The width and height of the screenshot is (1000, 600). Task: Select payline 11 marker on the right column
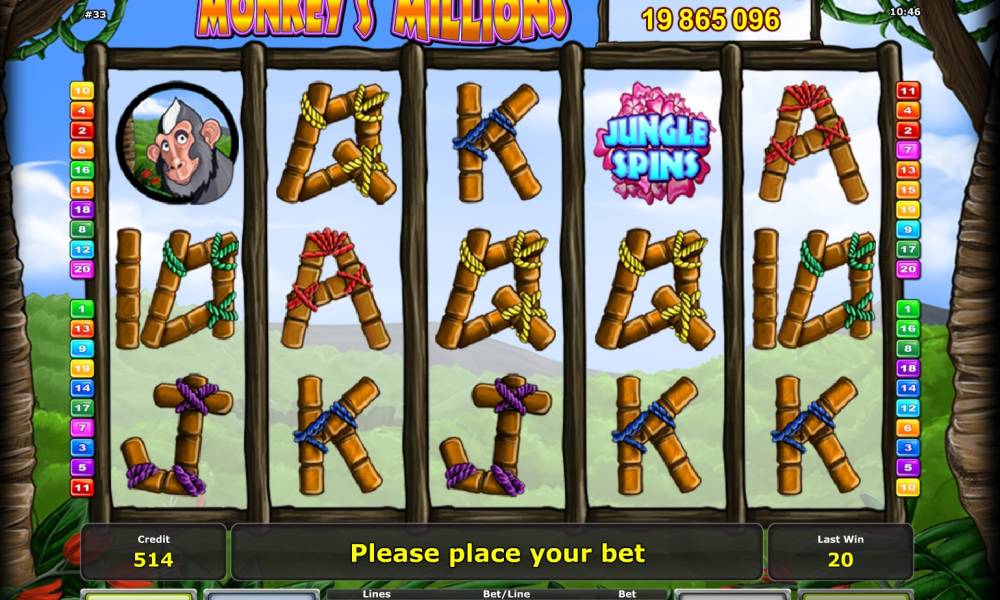point(908,91)
